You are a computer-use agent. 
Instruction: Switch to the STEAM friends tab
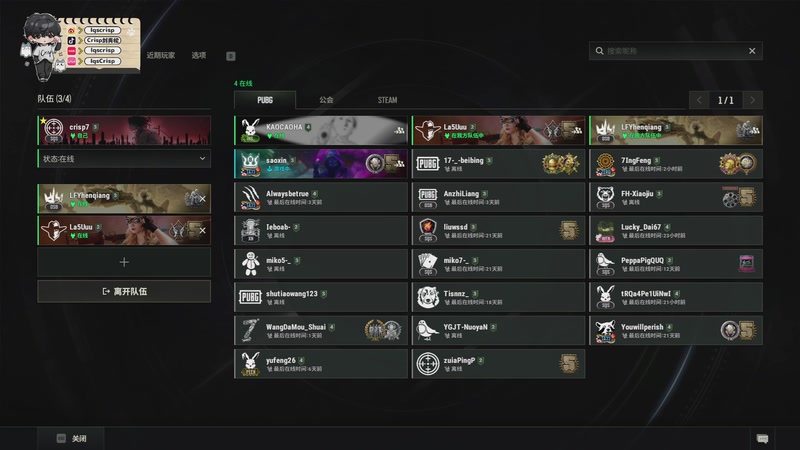pyautogui.click(x=387, y=100)
